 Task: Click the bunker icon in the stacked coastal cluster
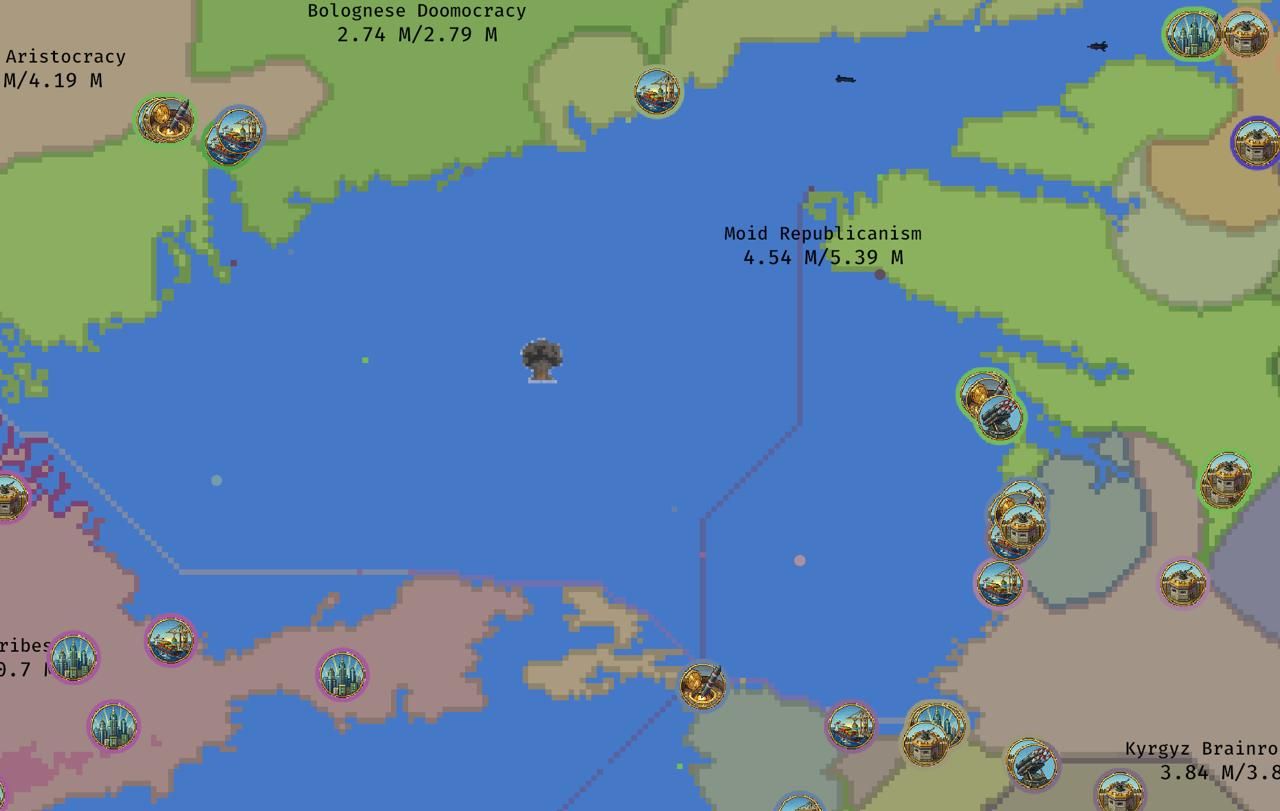coord(1022,523)
